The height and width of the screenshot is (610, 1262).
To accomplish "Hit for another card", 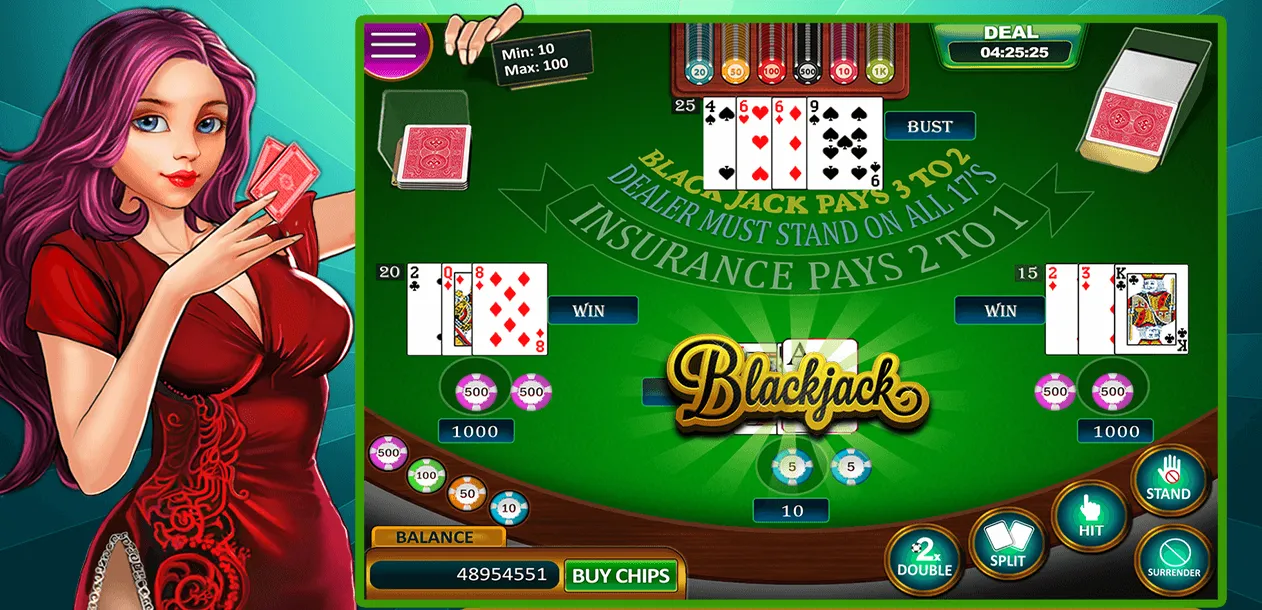I will click(x=1090, y=517).
